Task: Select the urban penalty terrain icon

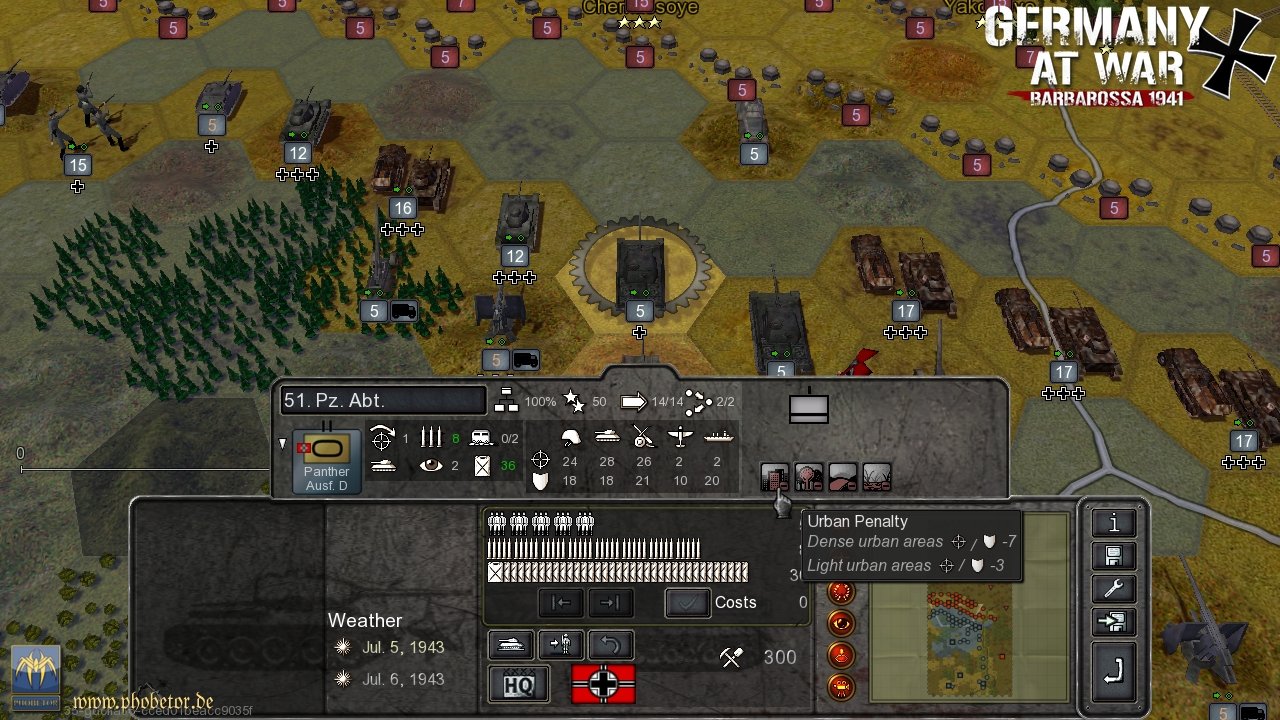Action: (775, 477)
